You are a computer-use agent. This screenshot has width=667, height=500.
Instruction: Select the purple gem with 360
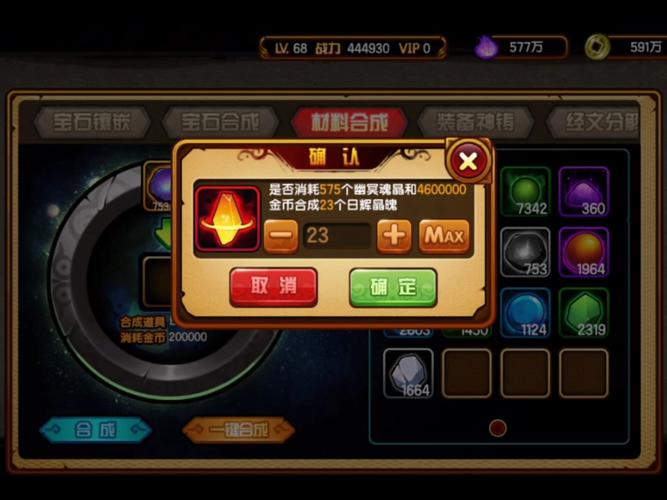pyautogui.click(x=583, y=192)
